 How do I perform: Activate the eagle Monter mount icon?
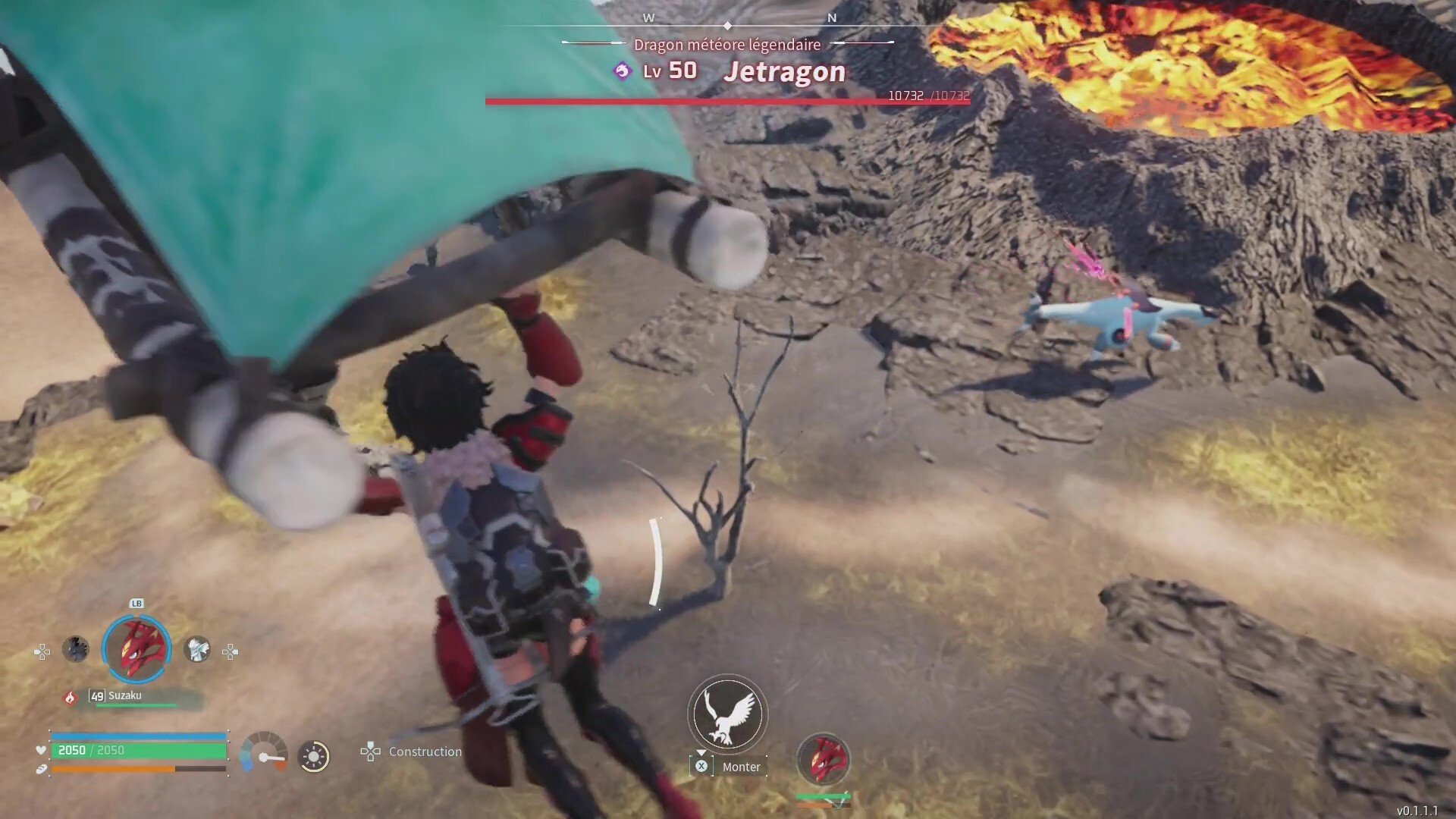pyautogui.click(x=727, y=714)
